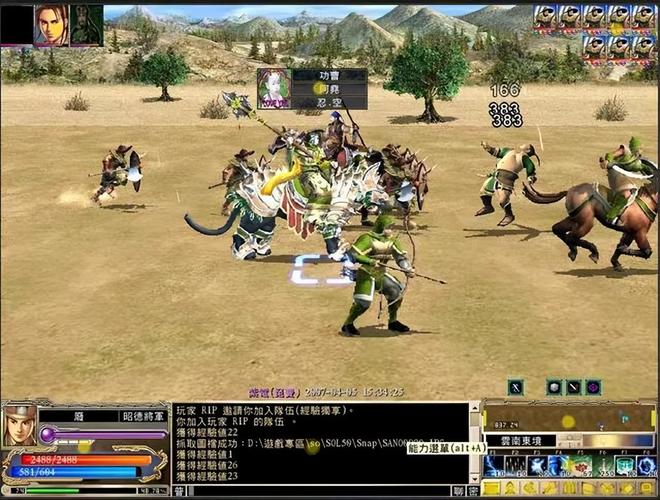Viewport: 660px width, 500px height.
Task: Click the pink target portrait beside 何堯
Action: (274, 88)
